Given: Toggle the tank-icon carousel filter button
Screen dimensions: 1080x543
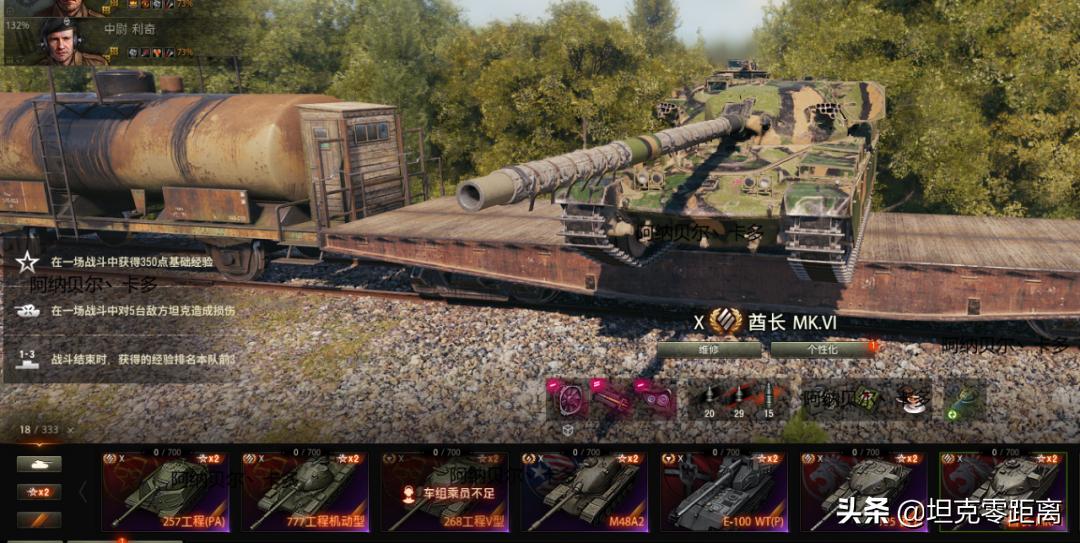Looking at the screenshot, I should [39, 464].
